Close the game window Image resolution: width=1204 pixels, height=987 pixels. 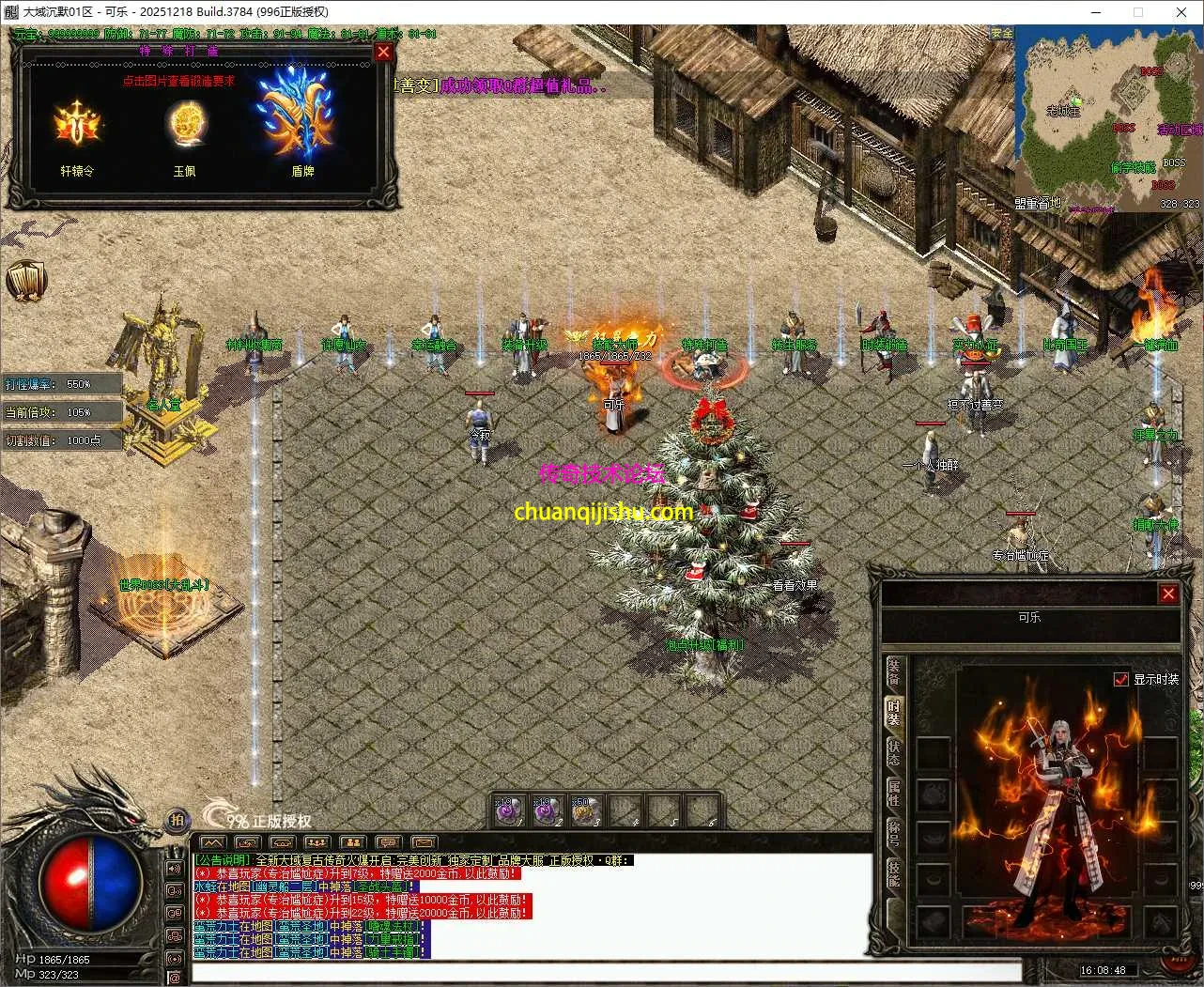pos(1181,12)
